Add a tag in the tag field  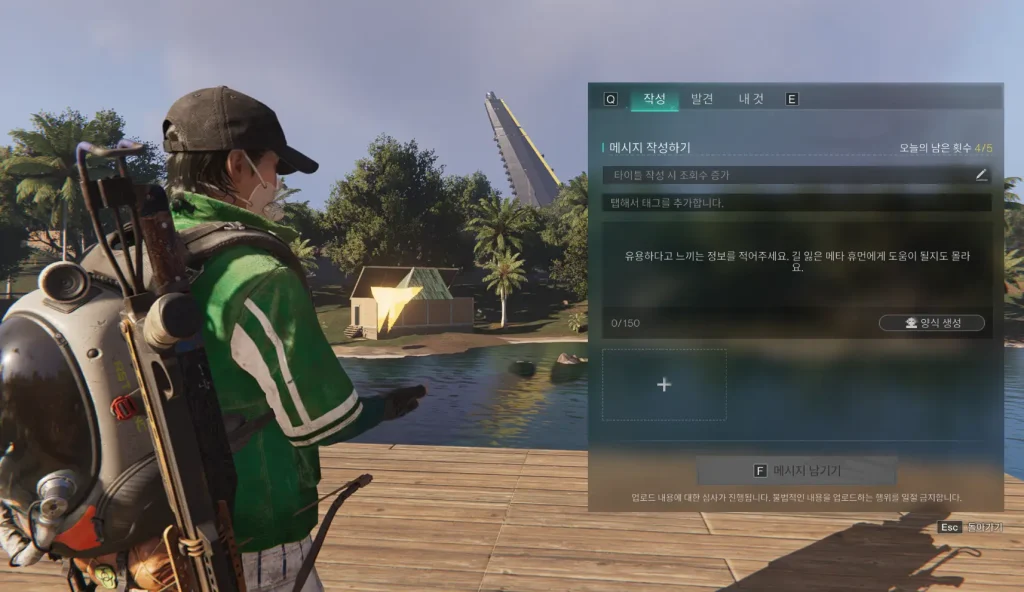(796, 203)
